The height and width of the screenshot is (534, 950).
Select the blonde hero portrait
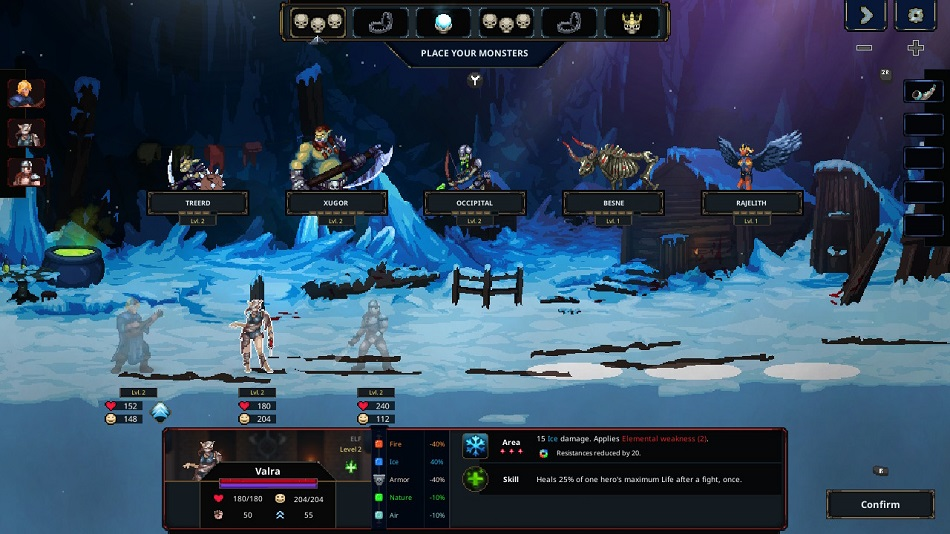pos(25,94)
